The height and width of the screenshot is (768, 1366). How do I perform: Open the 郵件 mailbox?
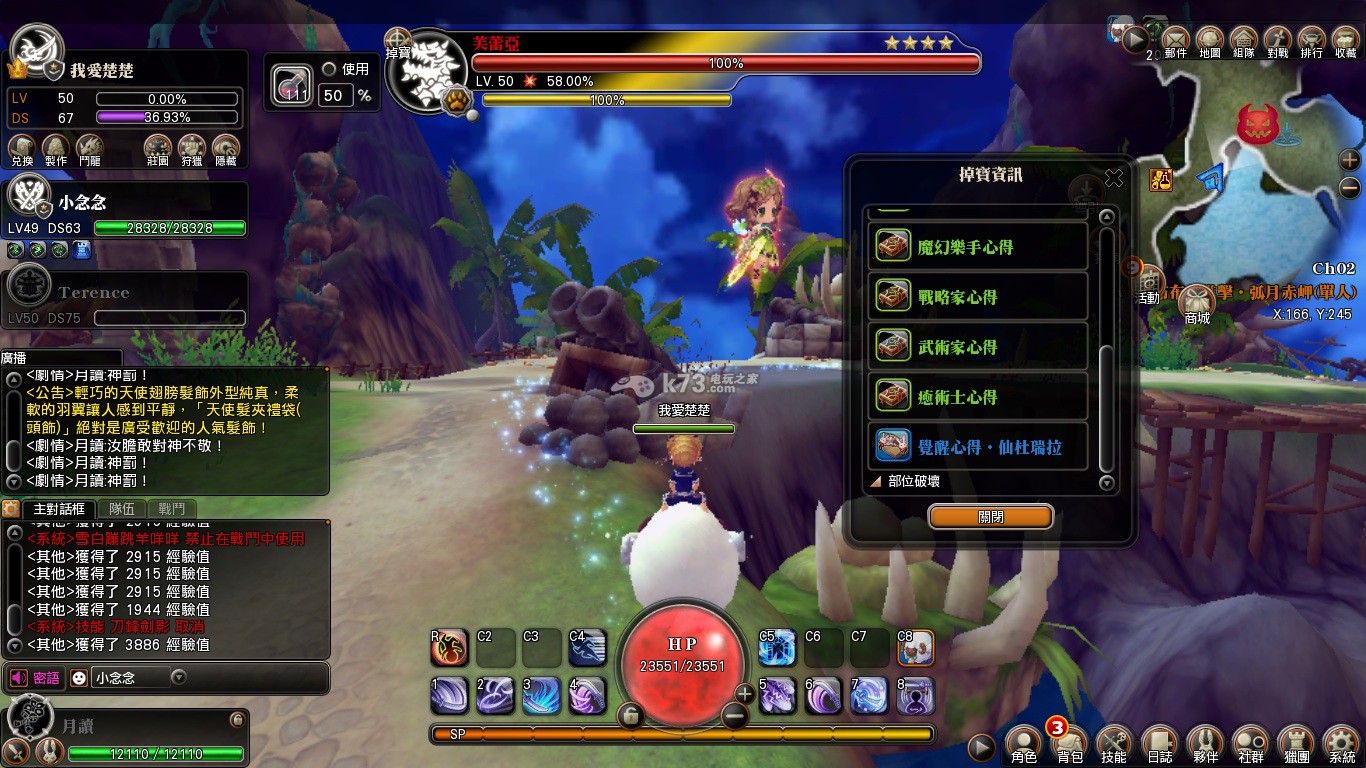[1176, 41]
